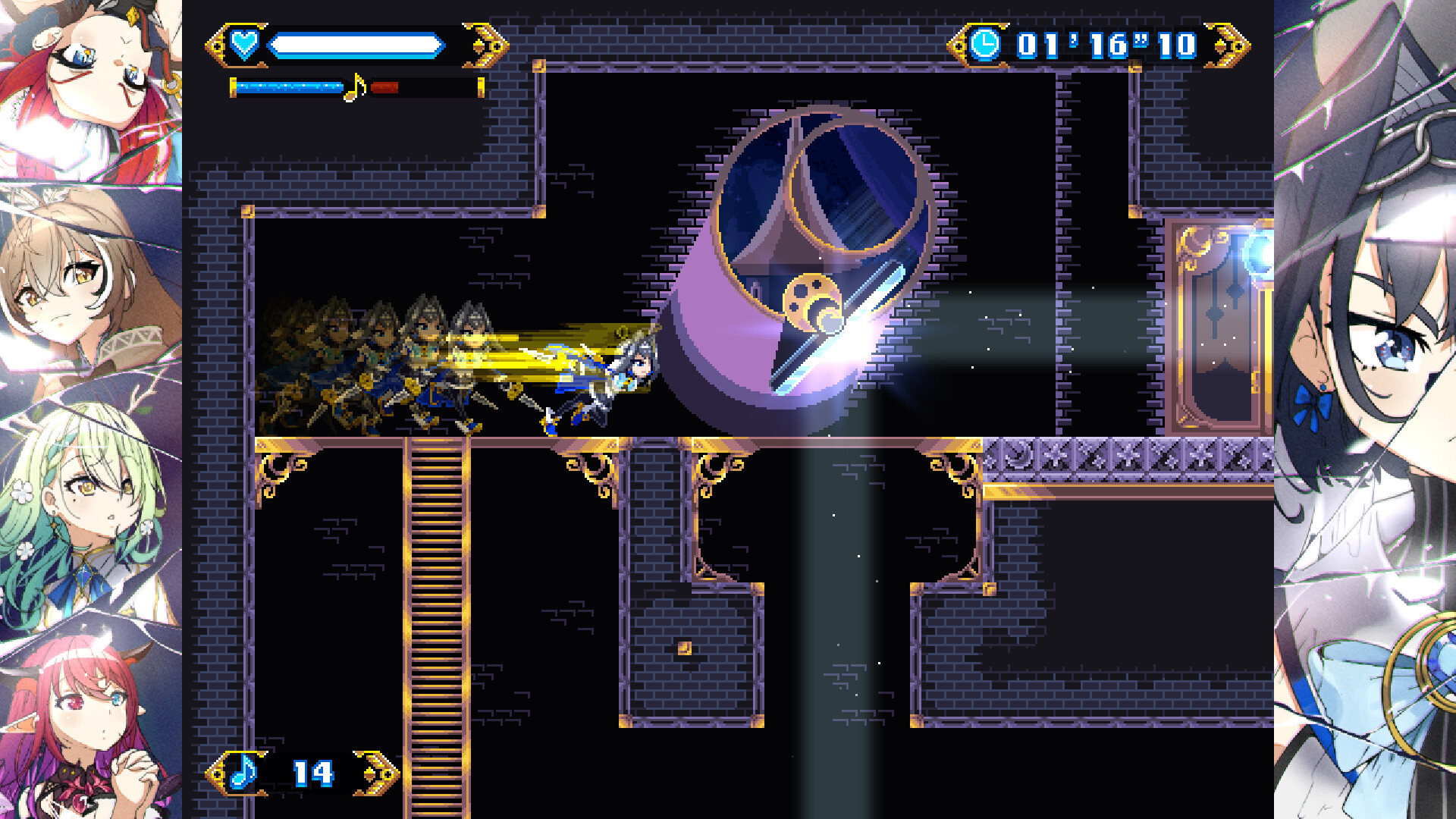The height and width of the screenshot is (819, 1456).
Task: Click the moon-and-stars emblem on the metal walkway
Action: 1017,456
